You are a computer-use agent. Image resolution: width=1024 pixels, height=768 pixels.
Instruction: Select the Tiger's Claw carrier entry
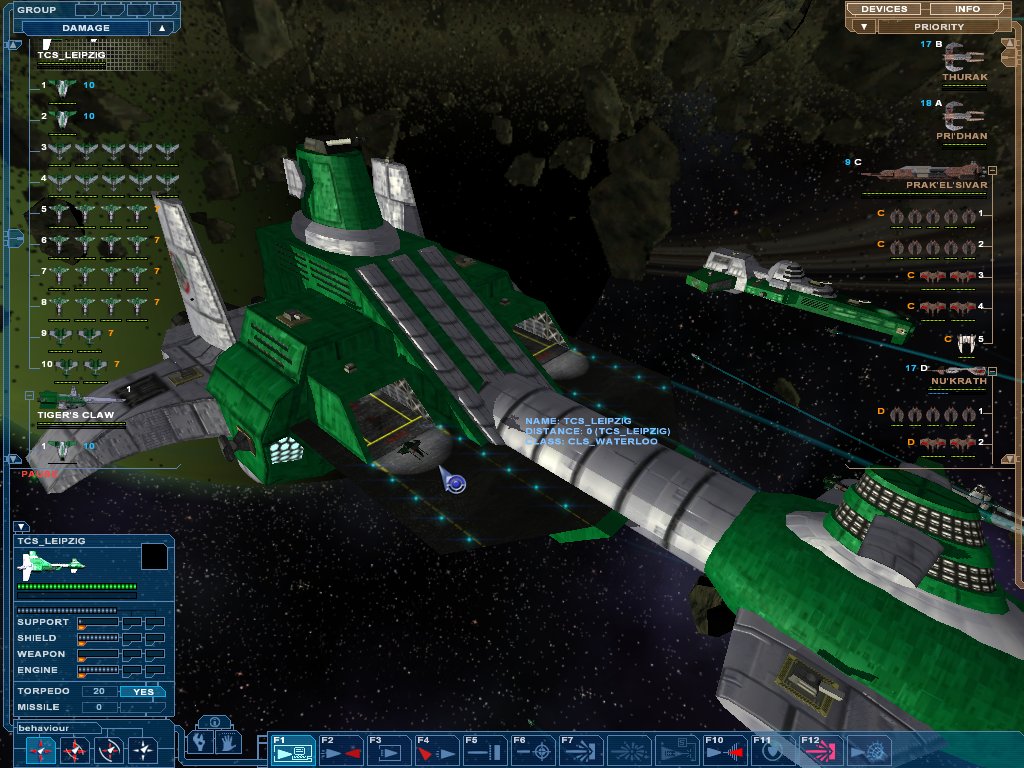[78, 407]
